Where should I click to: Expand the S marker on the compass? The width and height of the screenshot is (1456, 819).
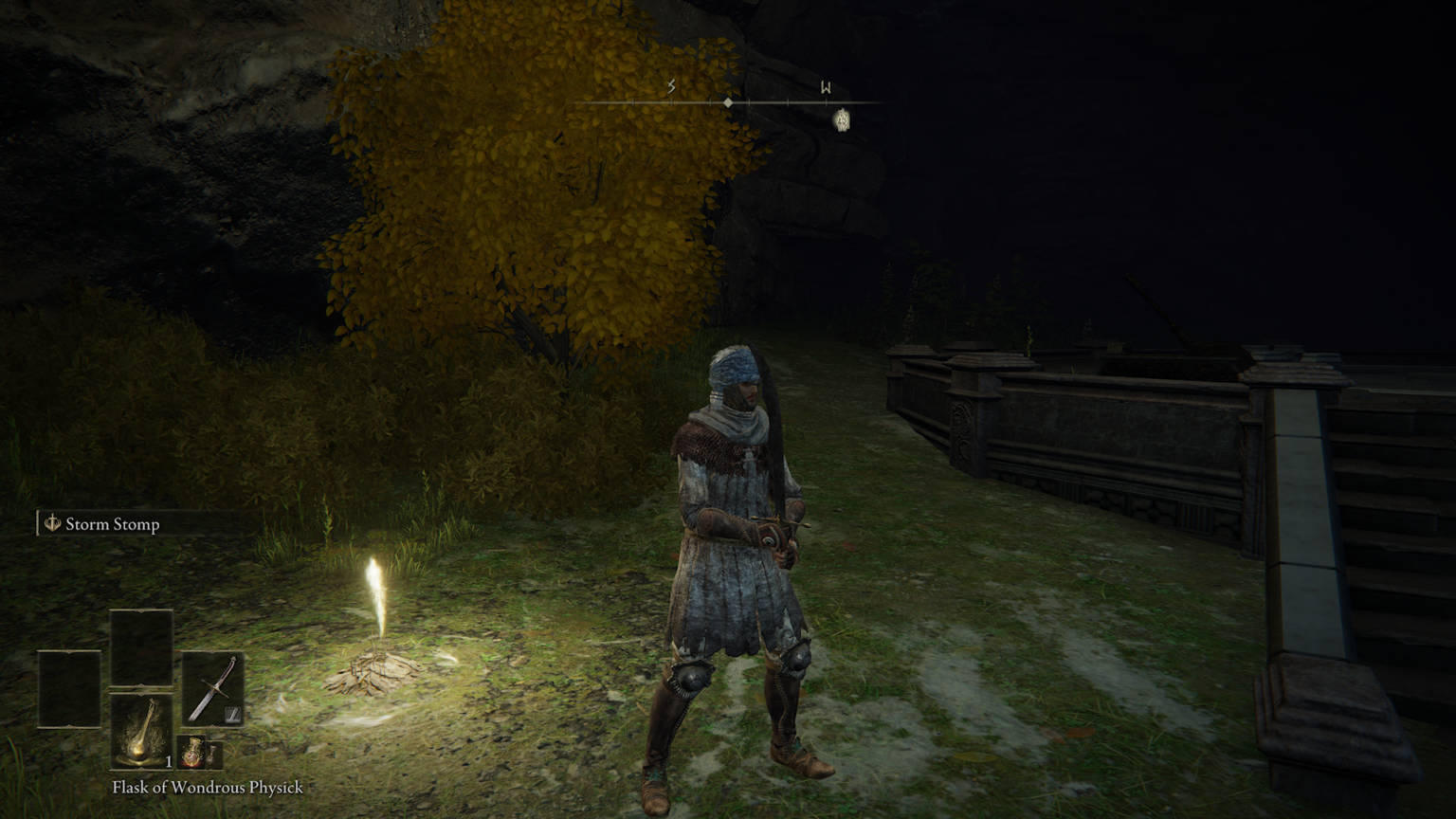(671, 85)
